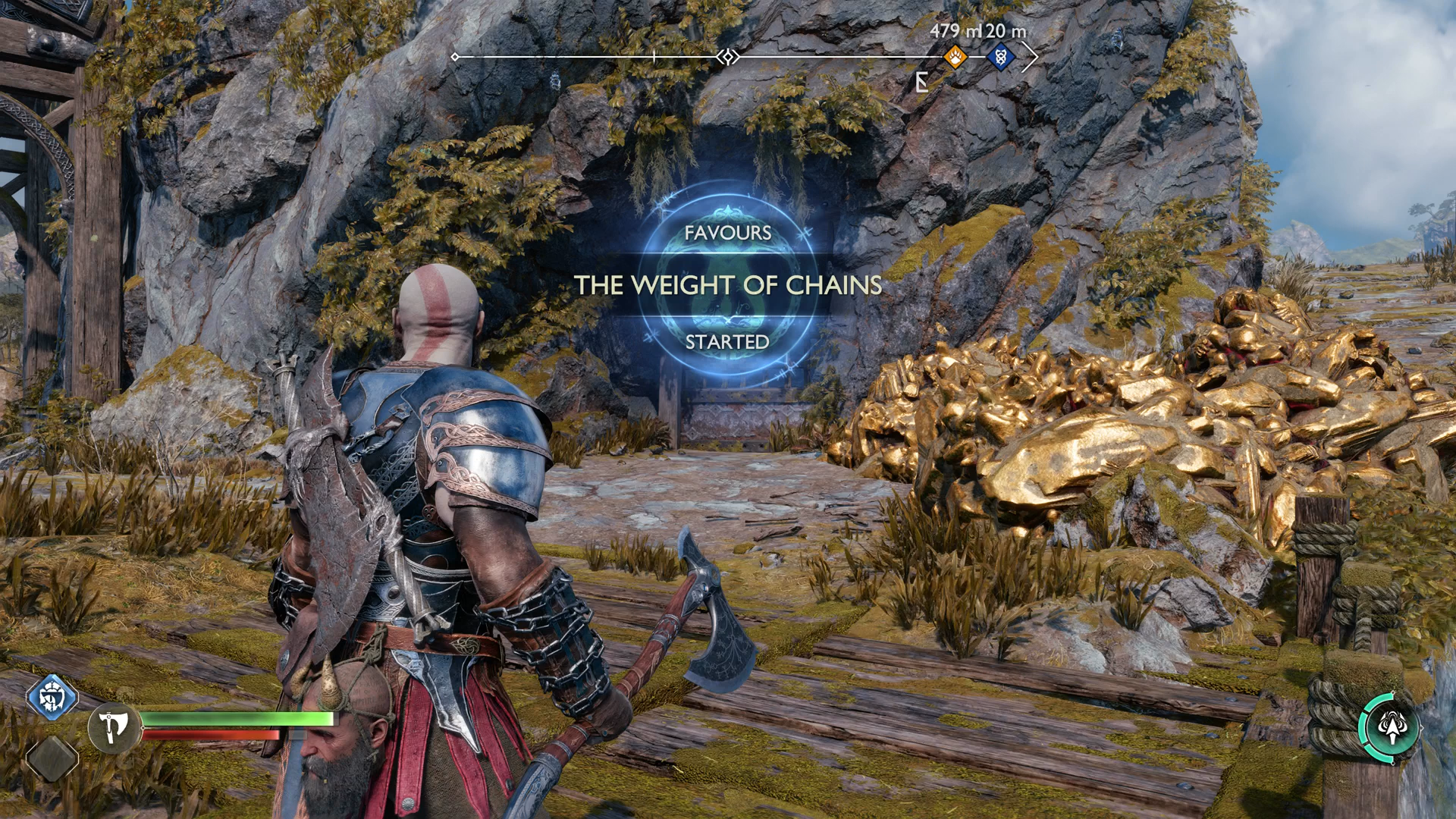The width and height of the screenshot is (1456, 819).
Task: Click the diamond player marker on the compass
Action: coord(727,55)
